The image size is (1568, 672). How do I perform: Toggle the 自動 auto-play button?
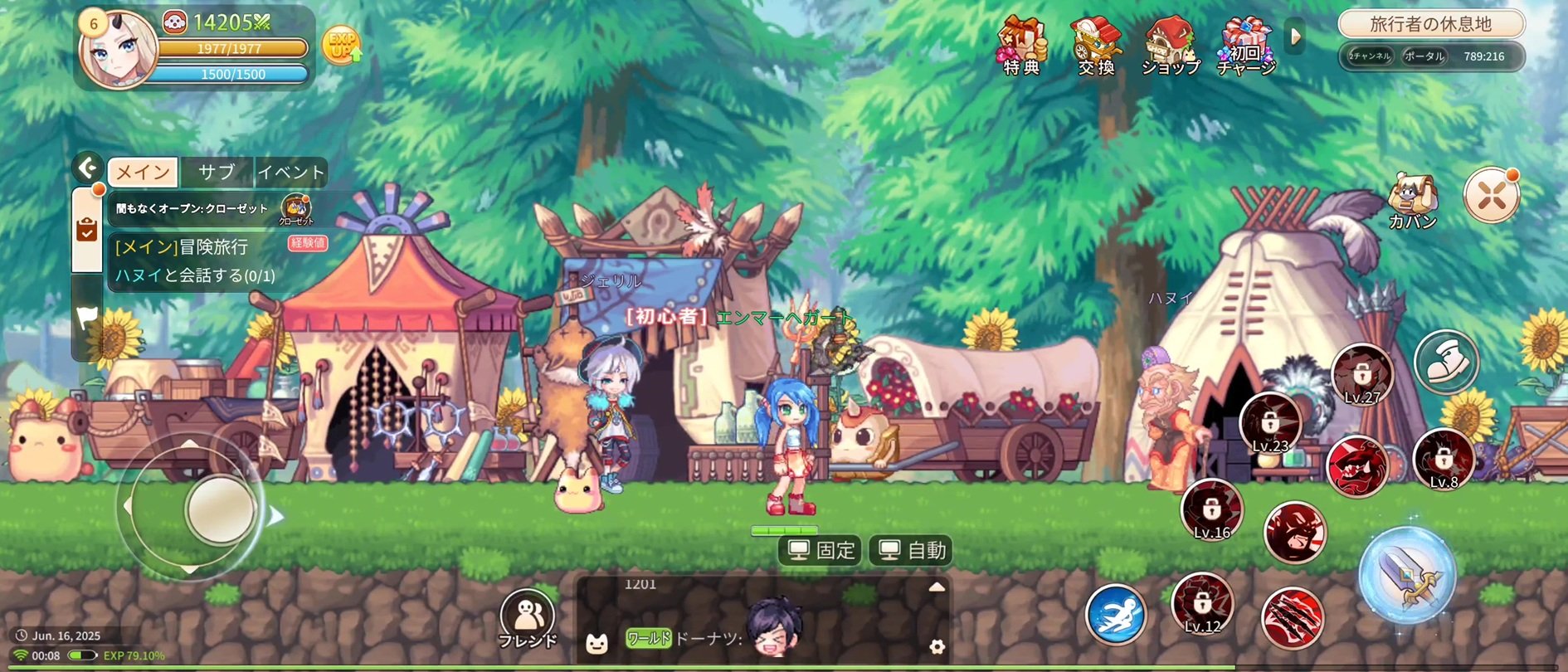click(x=912, y=550)
